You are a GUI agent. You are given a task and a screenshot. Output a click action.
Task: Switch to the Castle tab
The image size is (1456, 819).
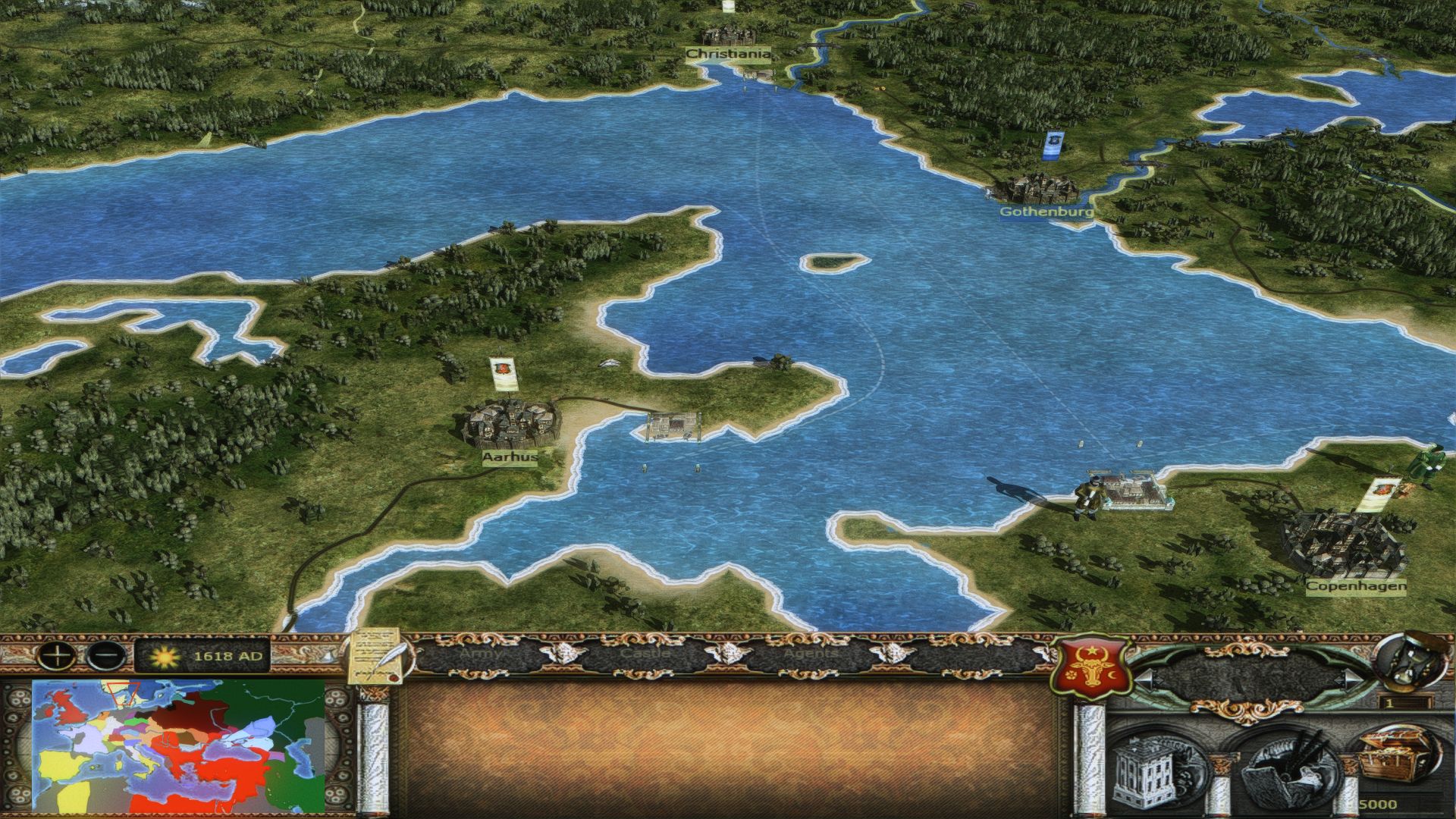645,653
